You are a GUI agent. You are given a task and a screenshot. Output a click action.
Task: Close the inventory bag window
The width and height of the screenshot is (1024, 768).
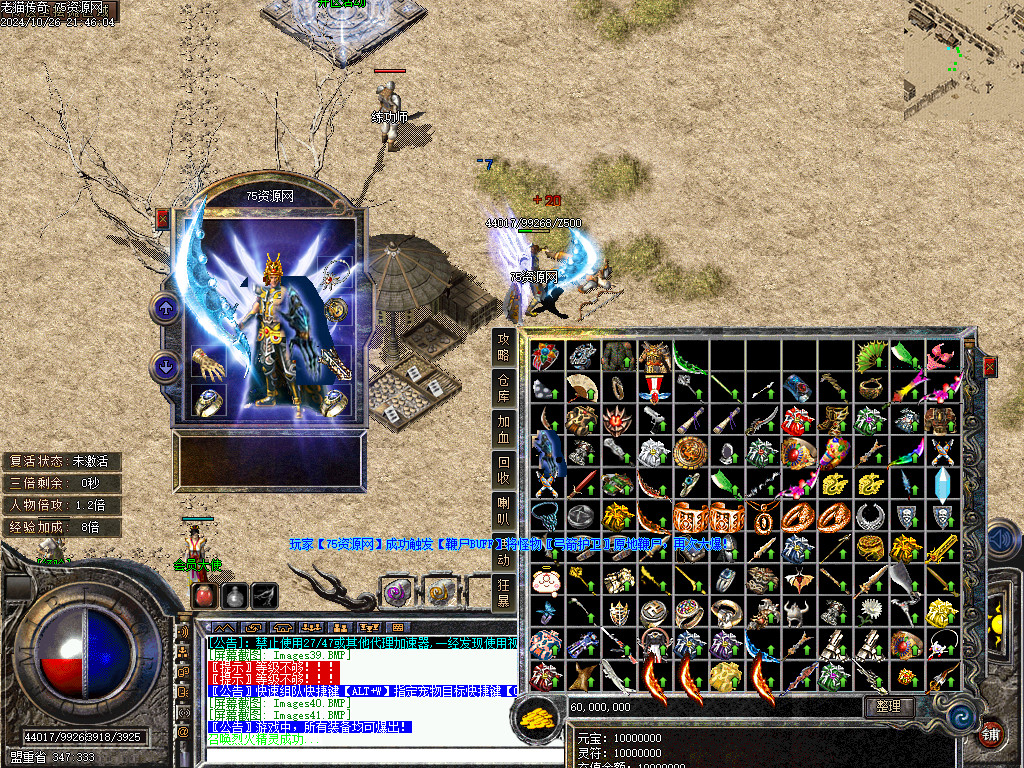coord(990,367)
